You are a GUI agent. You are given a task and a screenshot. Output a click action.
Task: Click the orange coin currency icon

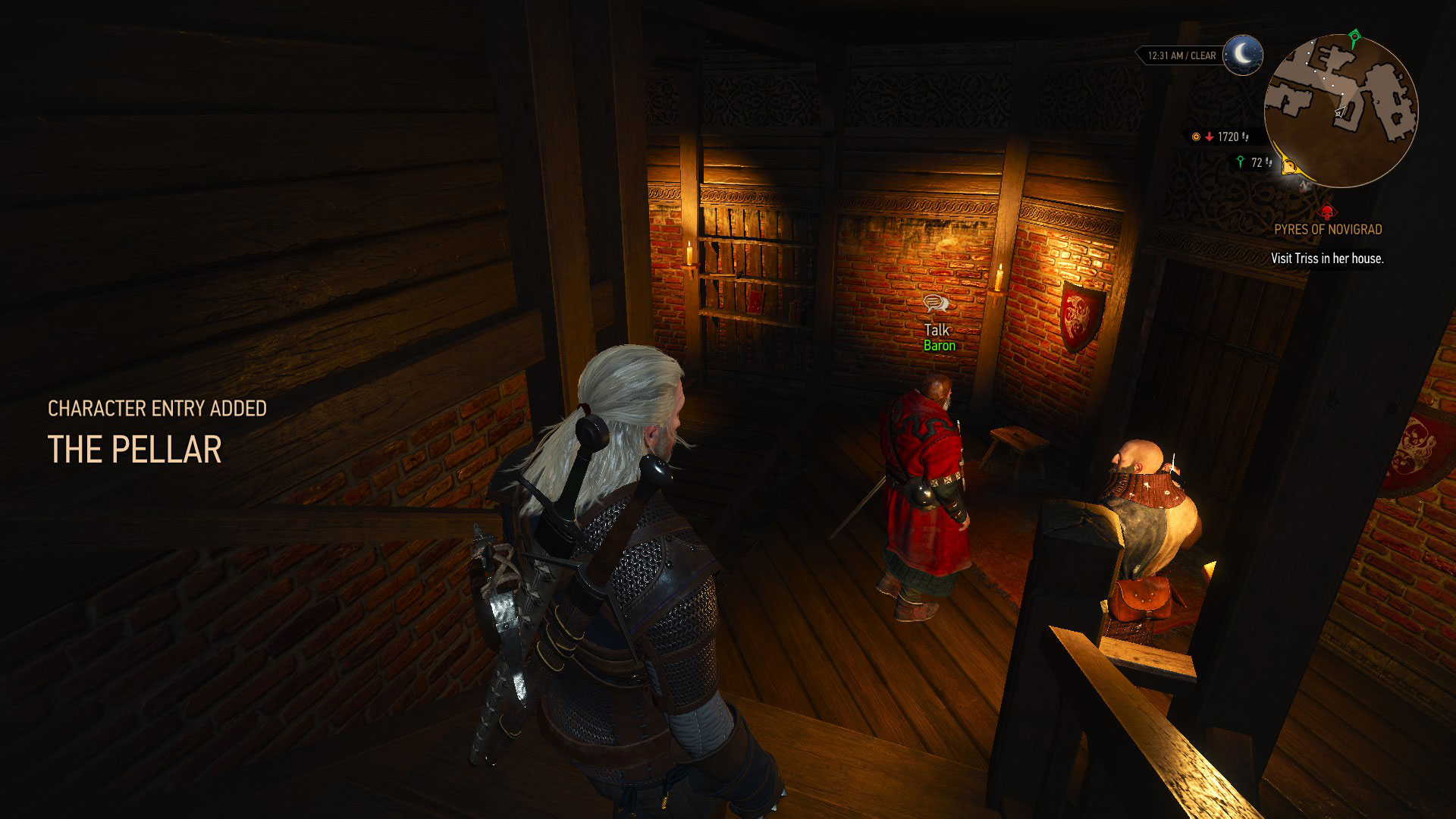[1196, 137]
